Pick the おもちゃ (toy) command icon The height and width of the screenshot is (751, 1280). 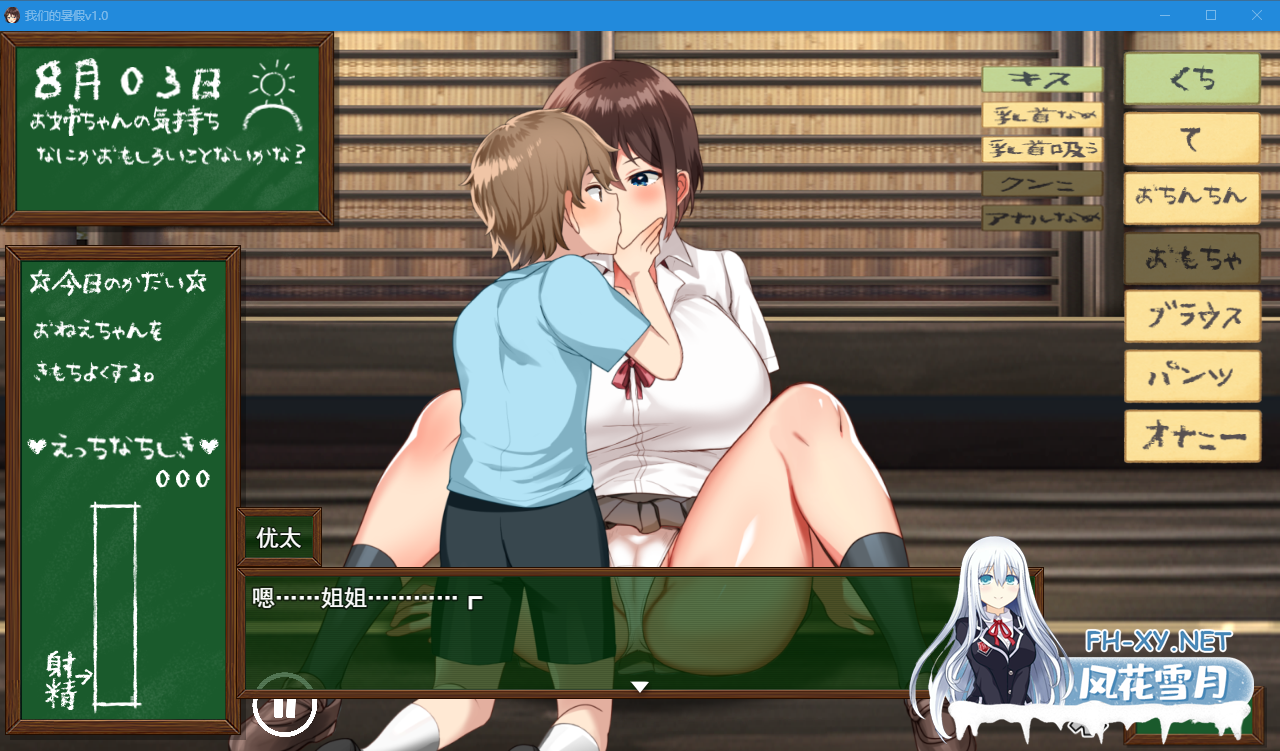point(1191,257)
